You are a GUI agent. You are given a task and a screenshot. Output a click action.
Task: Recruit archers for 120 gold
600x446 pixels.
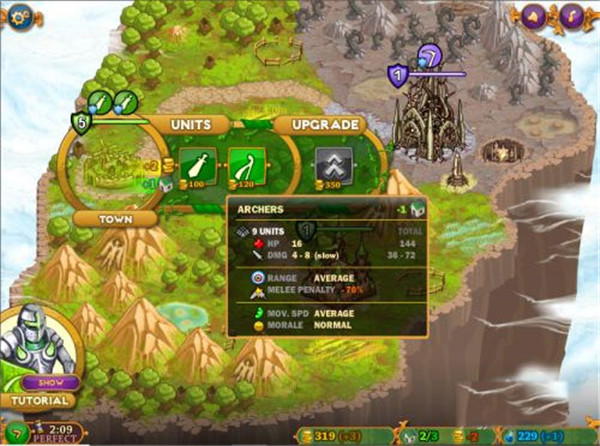point(246,164)
